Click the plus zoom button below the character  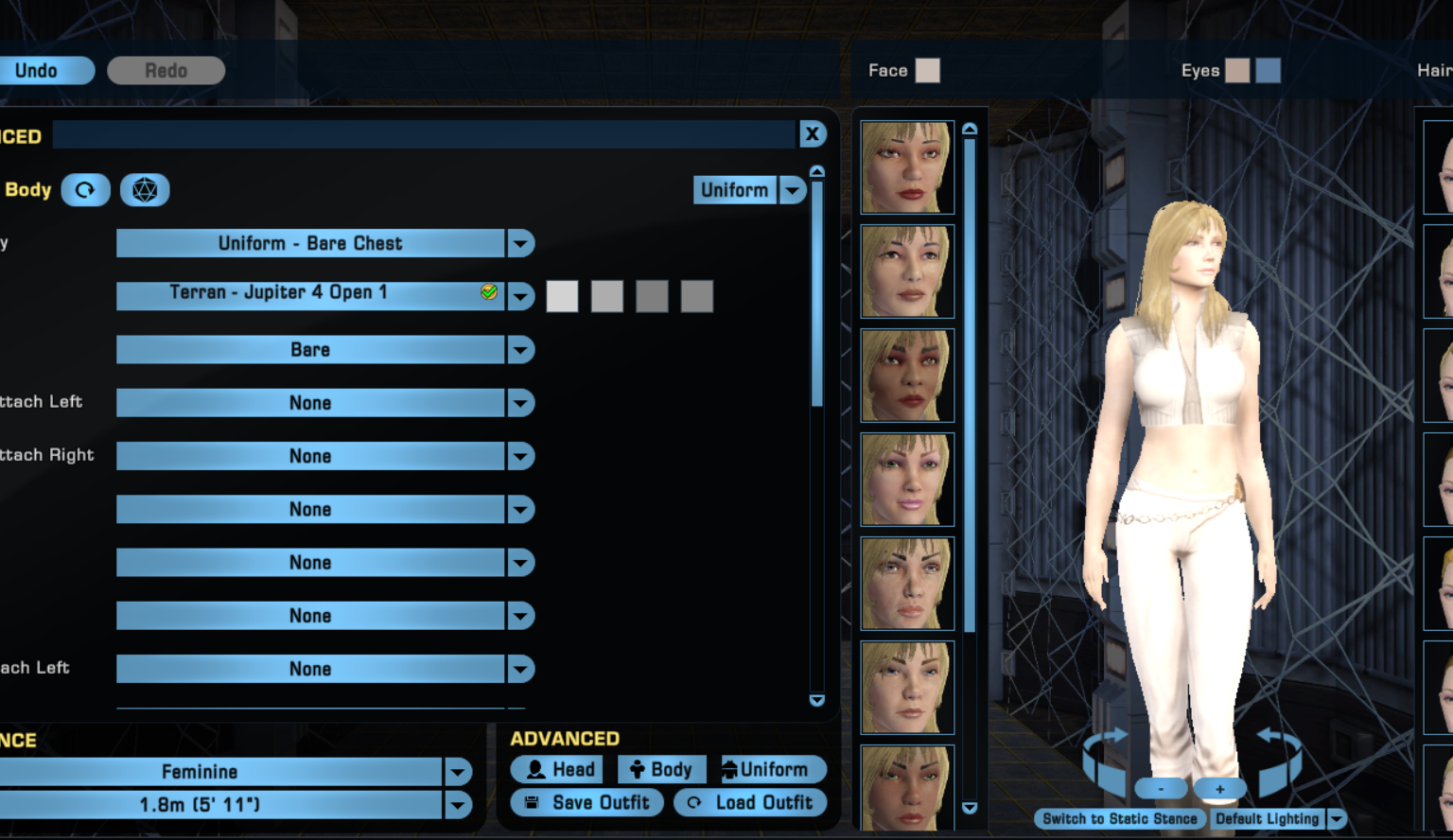click(1219, 788)
